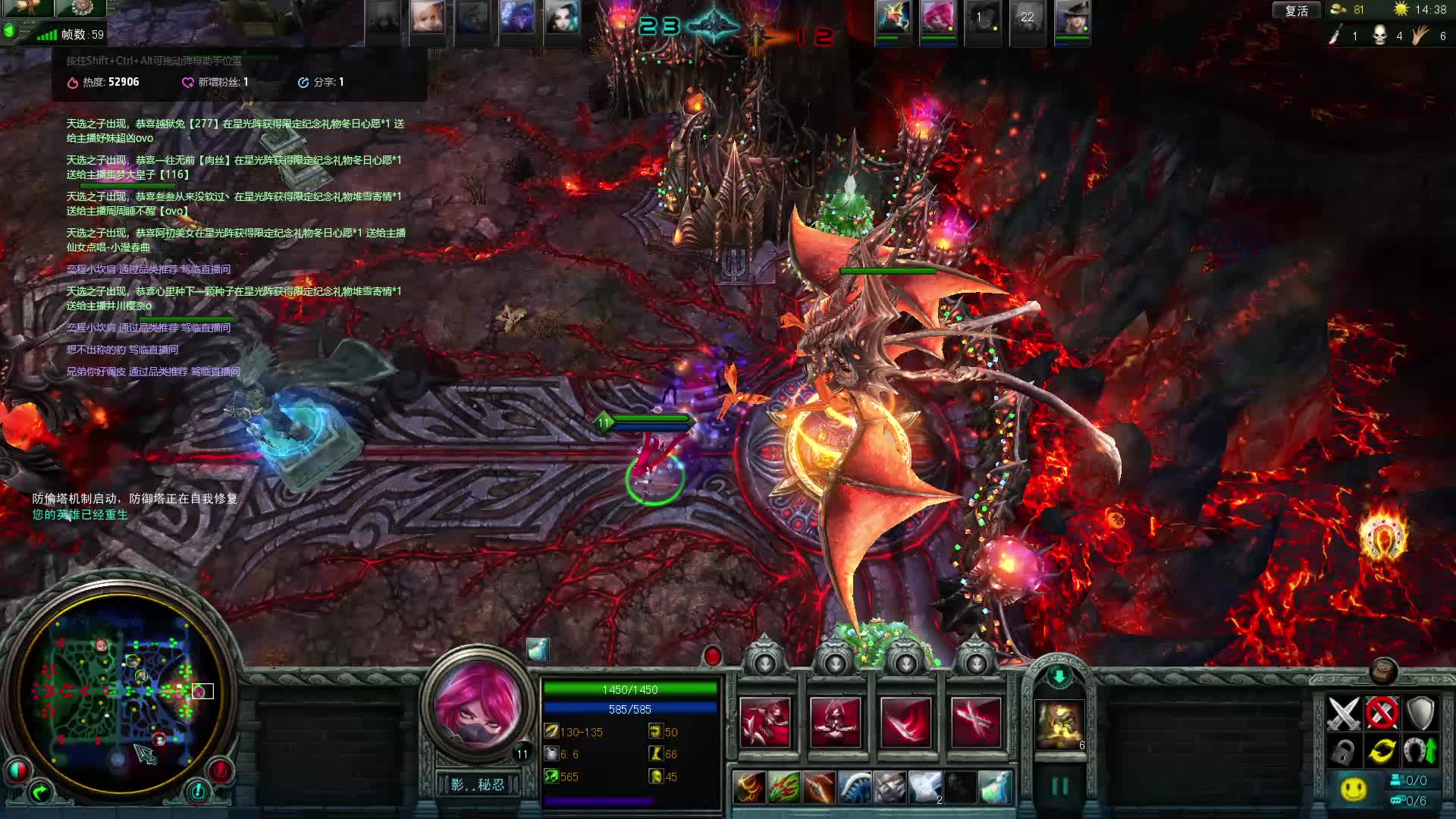Viewport: 1456px width, 819px height.
Task: Click the leather bag icon above commands
Action: click(x=1383, y=671)
